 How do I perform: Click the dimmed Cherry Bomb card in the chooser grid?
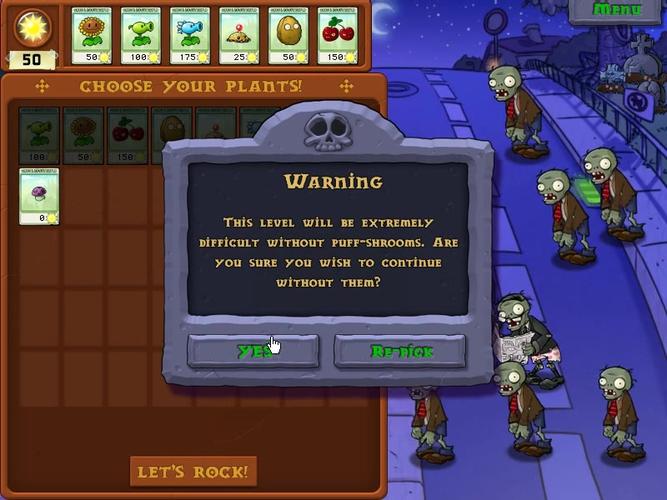127,135
